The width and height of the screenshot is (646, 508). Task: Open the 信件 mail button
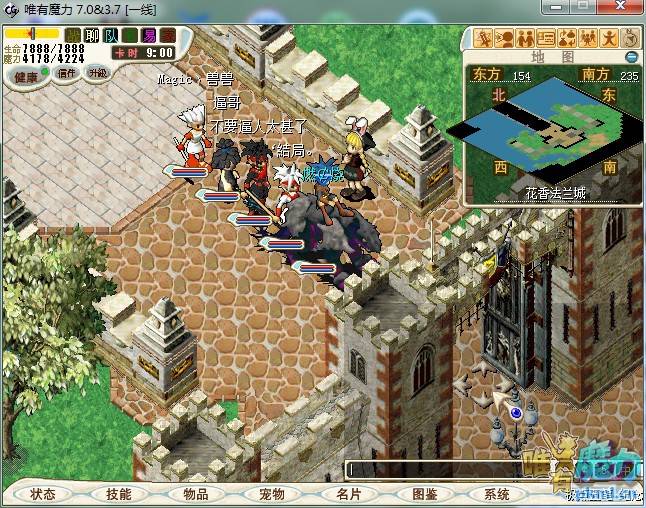(67, 73)
